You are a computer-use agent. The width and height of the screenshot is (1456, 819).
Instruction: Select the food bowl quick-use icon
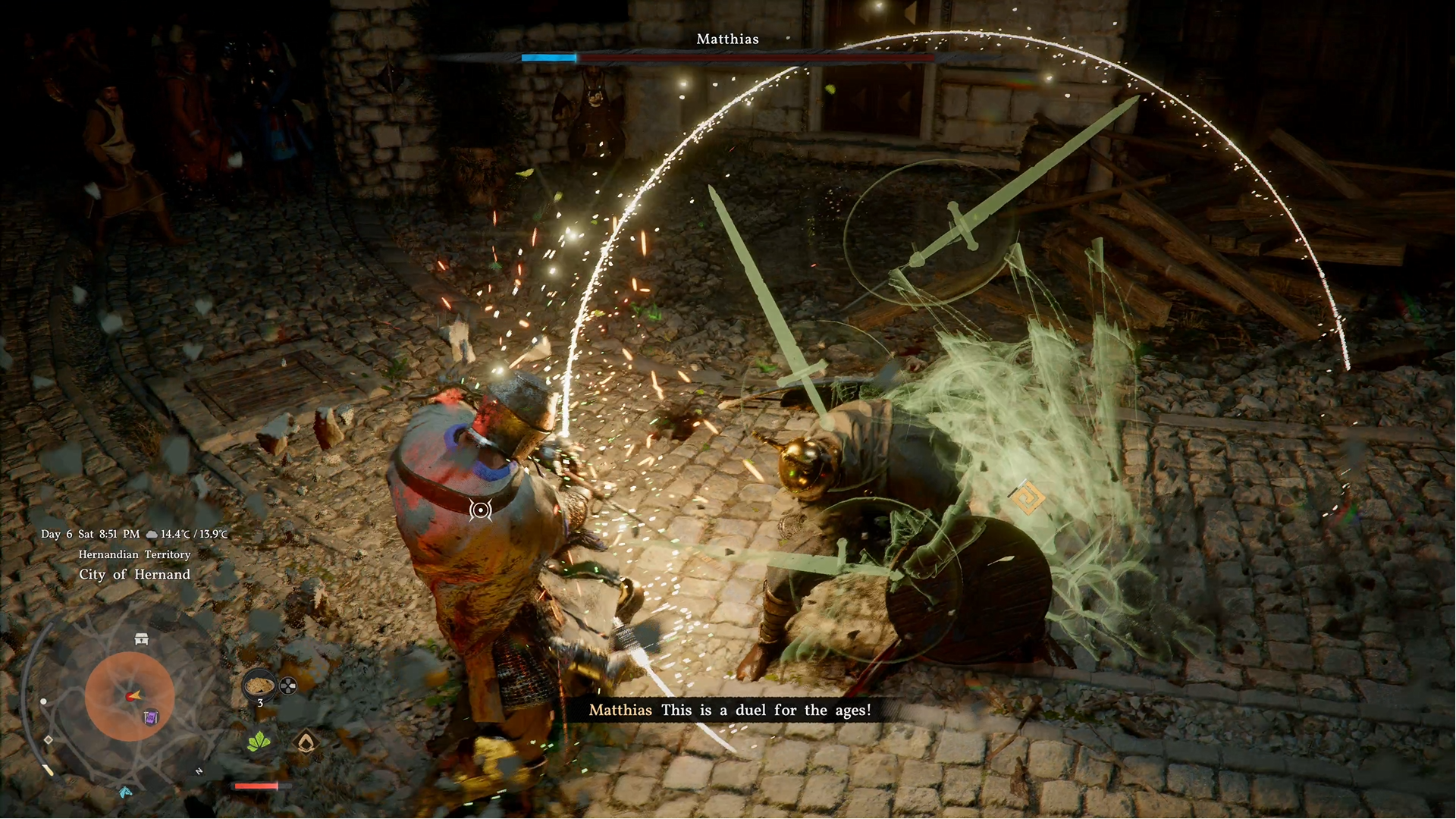260,685
